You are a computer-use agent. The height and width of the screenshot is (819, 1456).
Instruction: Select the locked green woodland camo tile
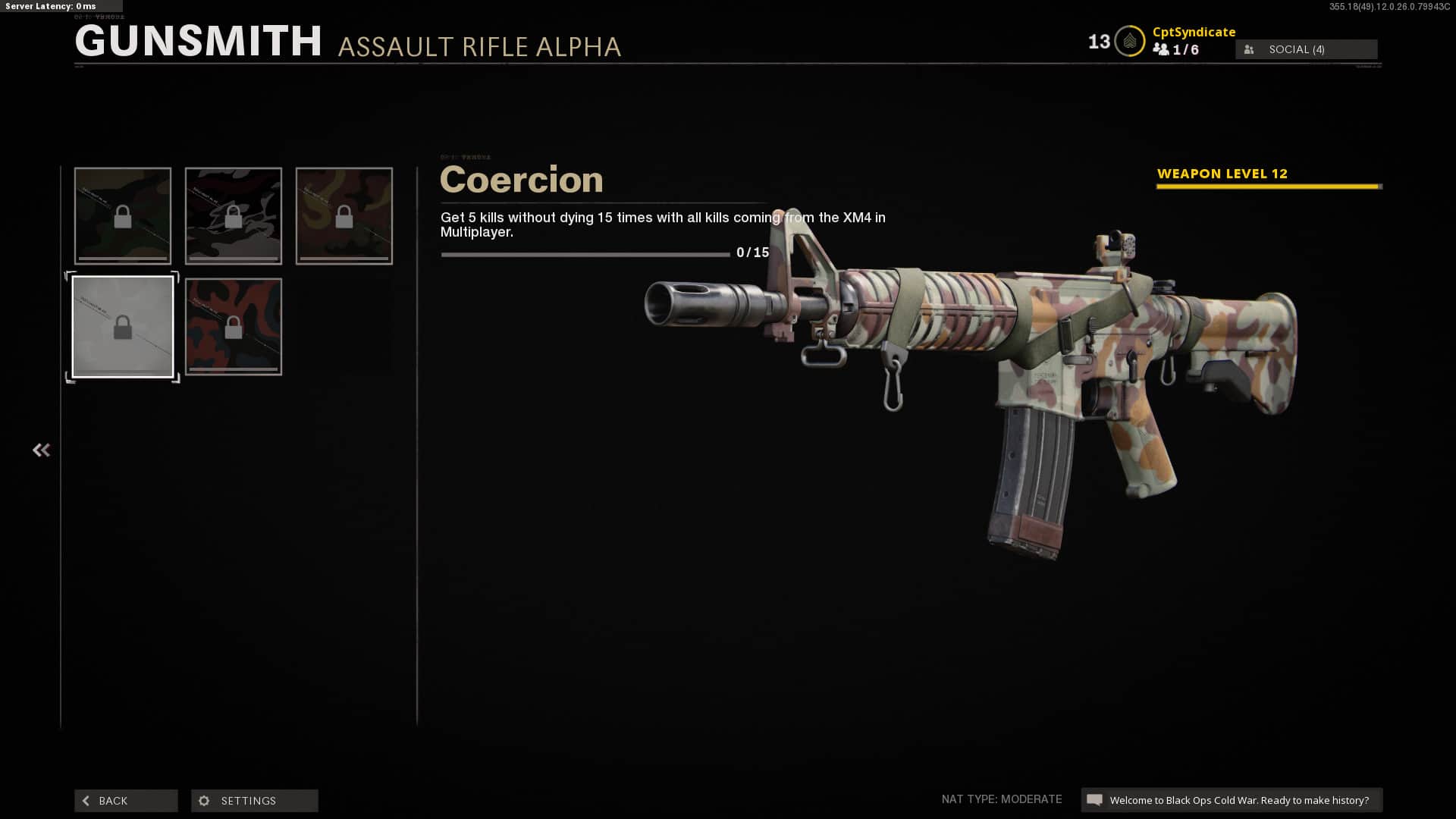[123, 216]
